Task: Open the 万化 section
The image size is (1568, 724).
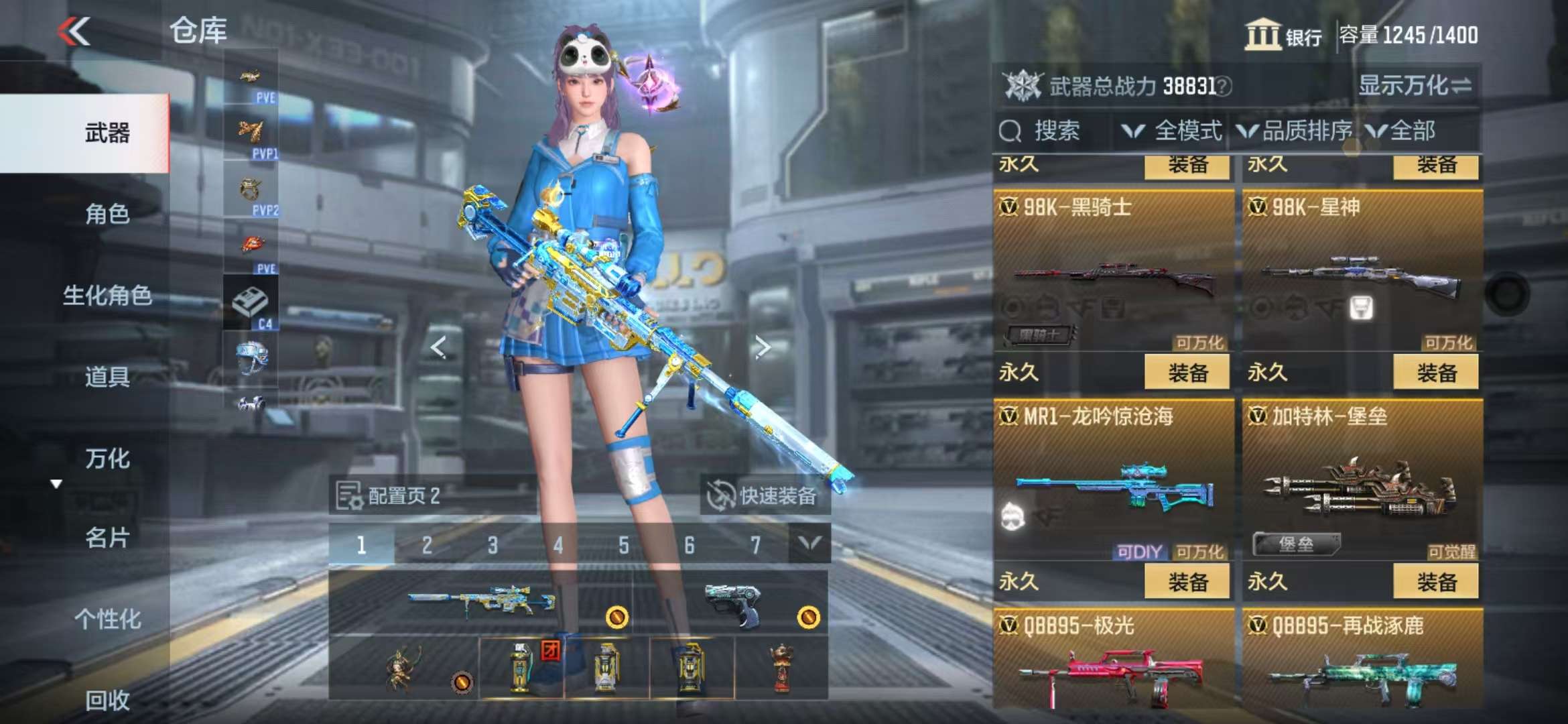Action: tap(107, 459)
